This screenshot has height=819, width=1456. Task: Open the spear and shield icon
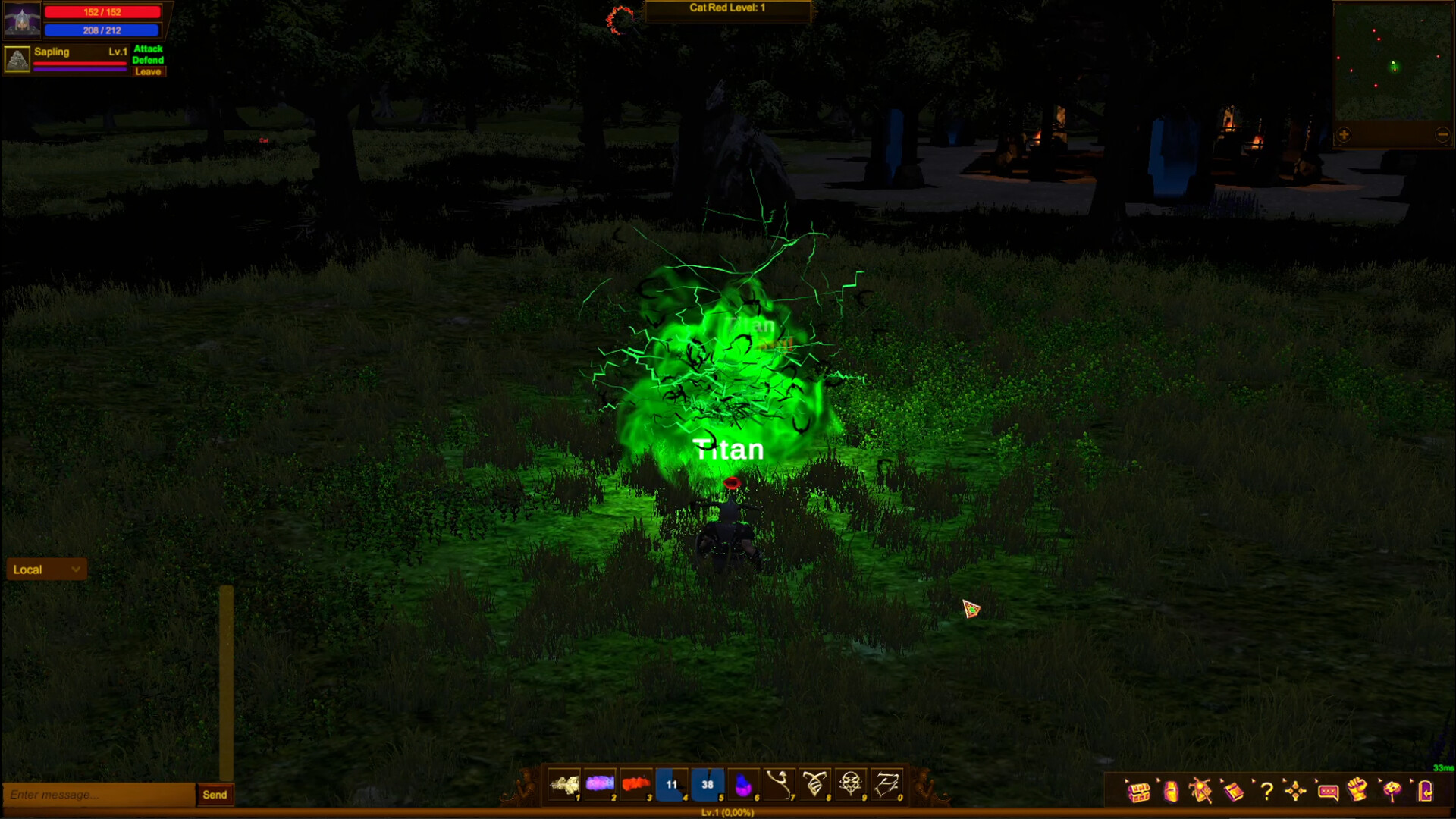[x=1200, y=792]
